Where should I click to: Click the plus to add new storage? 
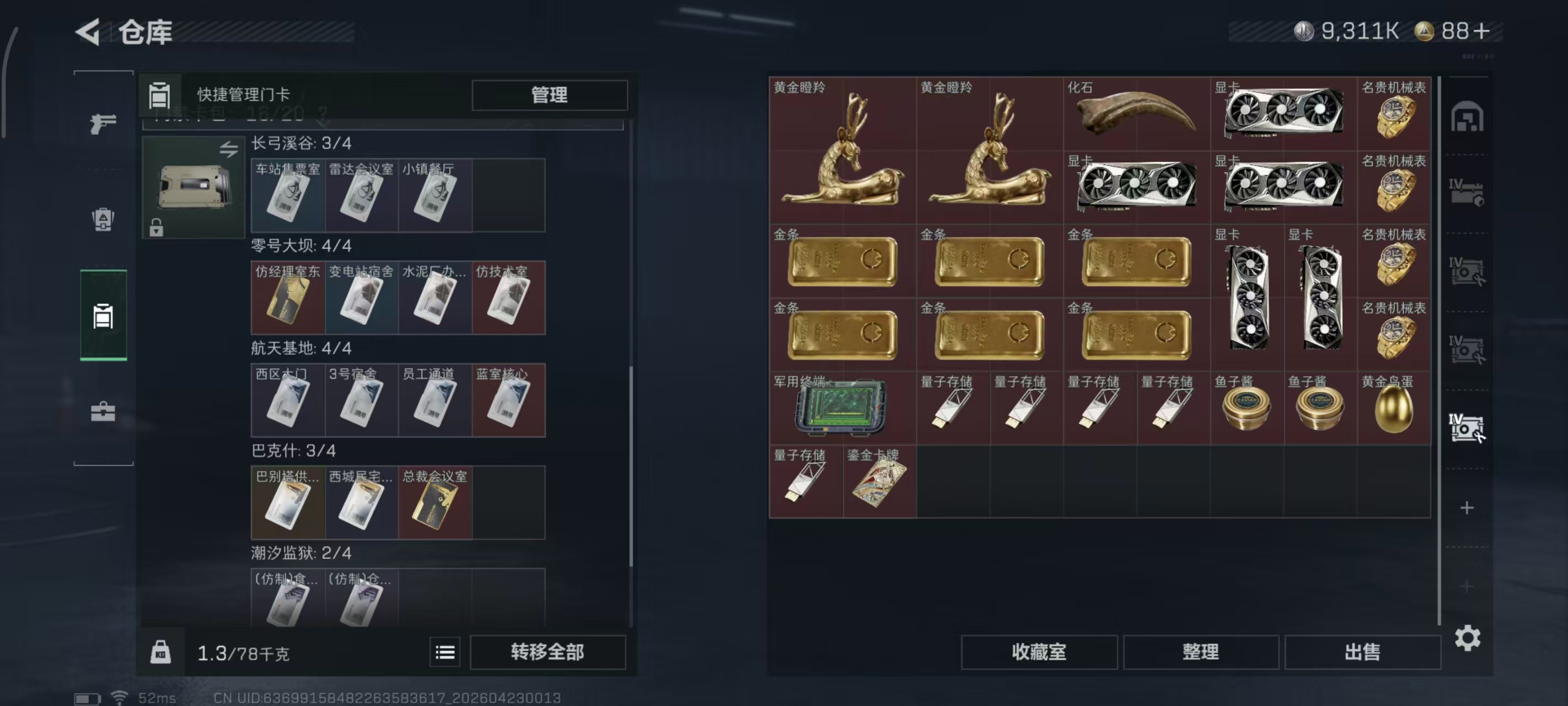(x=1467, y=507)
